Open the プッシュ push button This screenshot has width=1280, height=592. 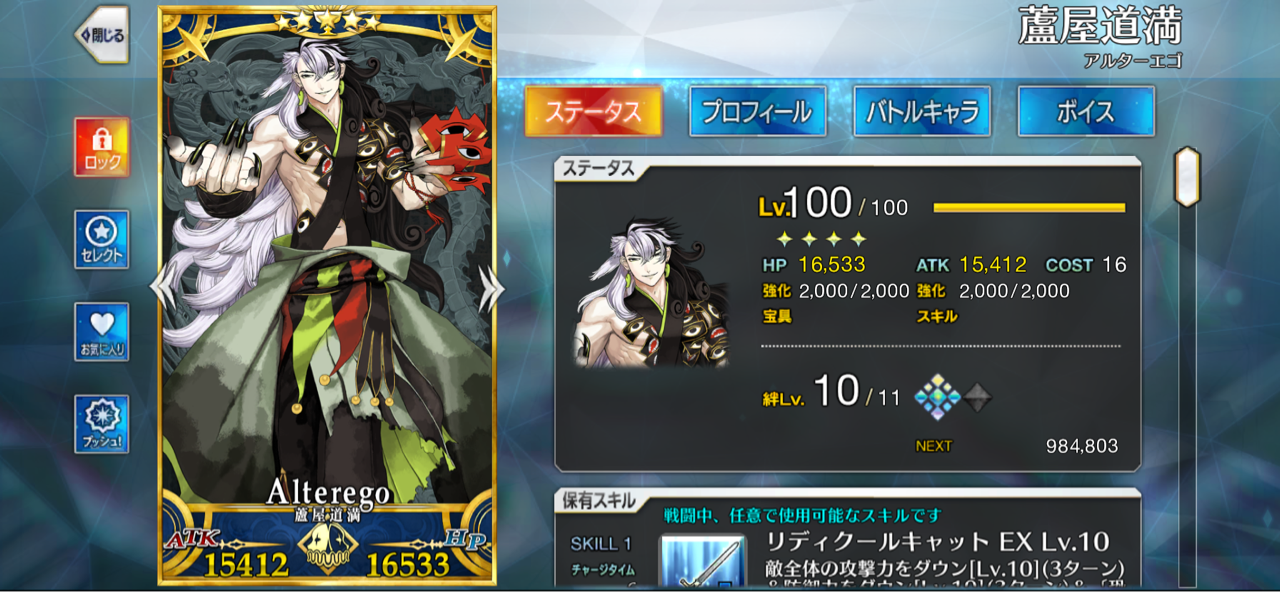(101, 424)
